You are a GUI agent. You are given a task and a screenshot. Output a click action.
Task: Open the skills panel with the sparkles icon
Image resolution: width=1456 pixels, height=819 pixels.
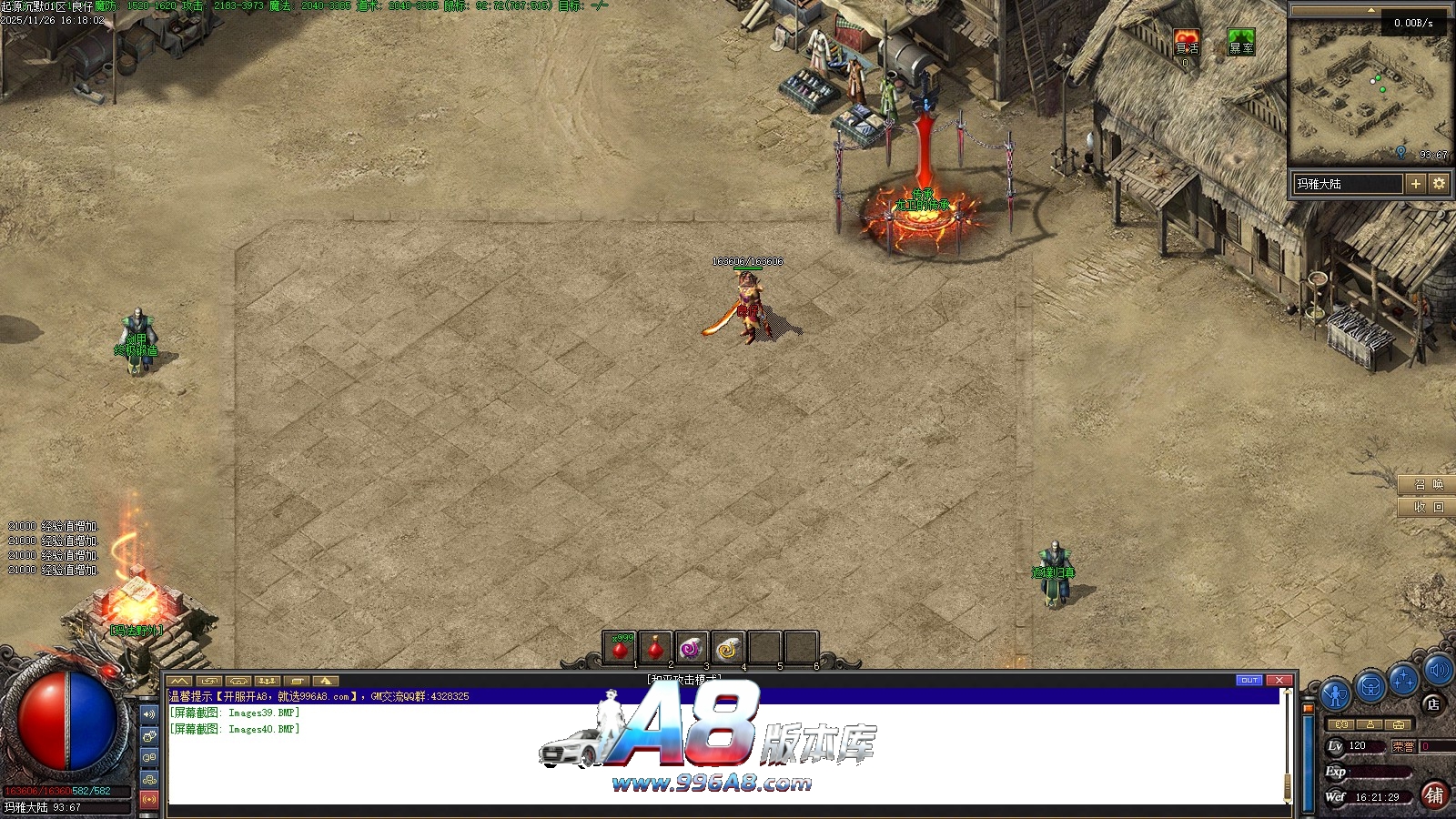(x=1403, y=680)
